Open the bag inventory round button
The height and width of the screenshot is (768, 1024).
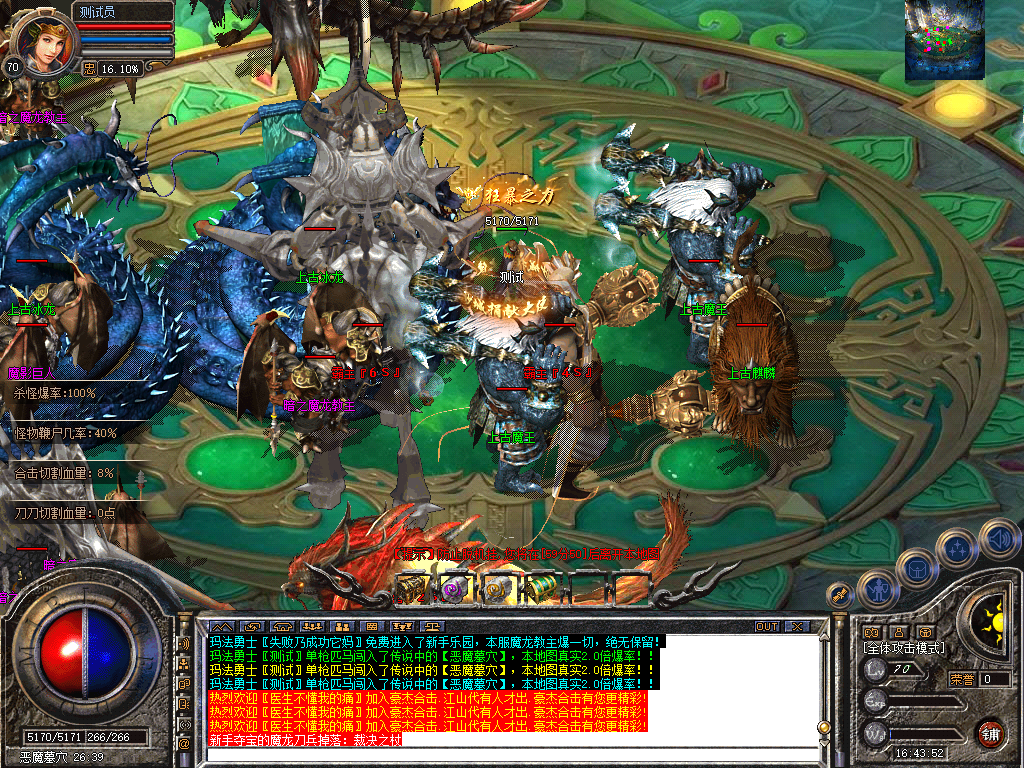click(x=915, y=567)
